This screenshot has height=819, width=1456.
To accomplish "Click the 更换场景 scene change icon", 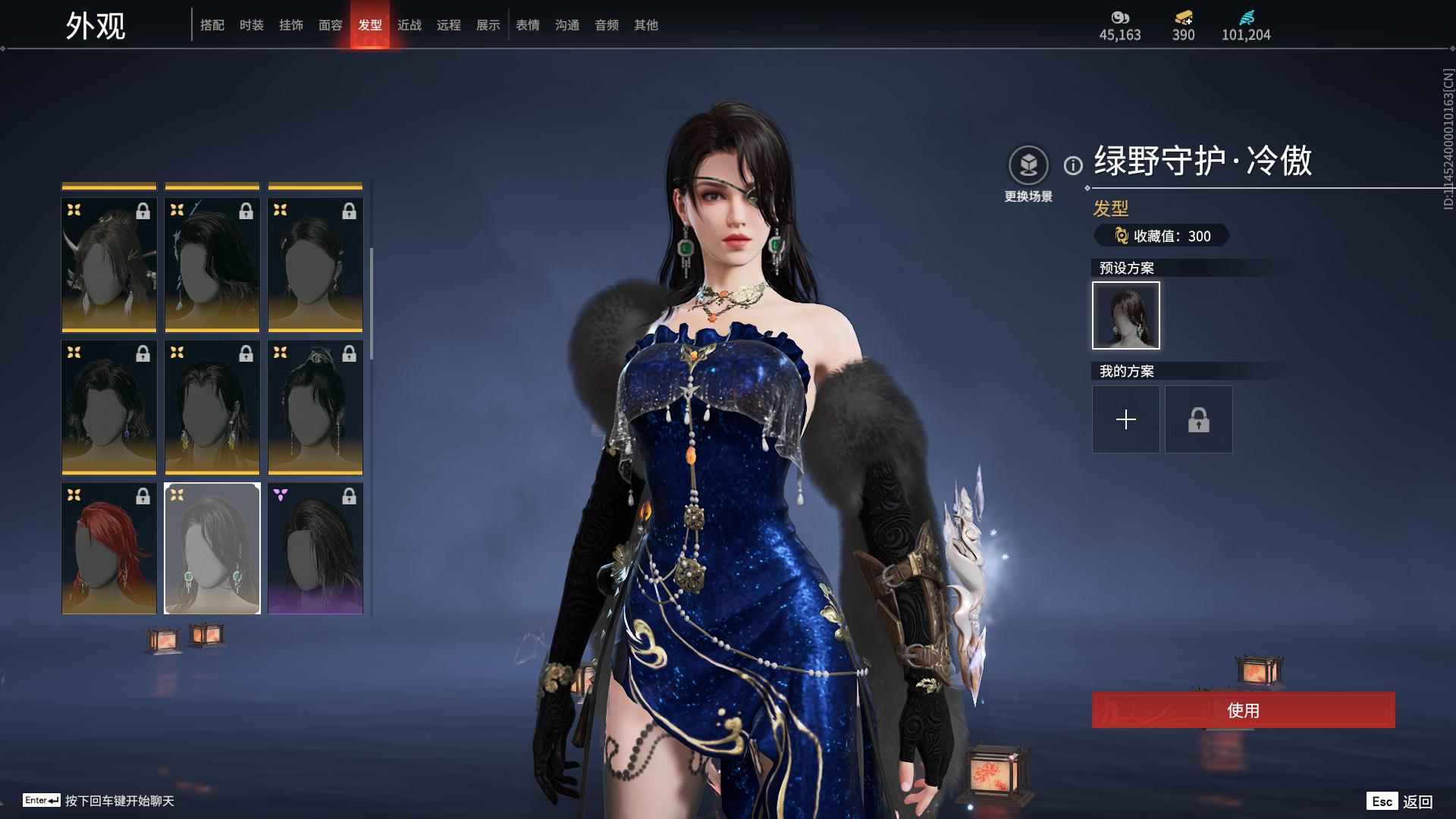I will [x=1028, y=165].
